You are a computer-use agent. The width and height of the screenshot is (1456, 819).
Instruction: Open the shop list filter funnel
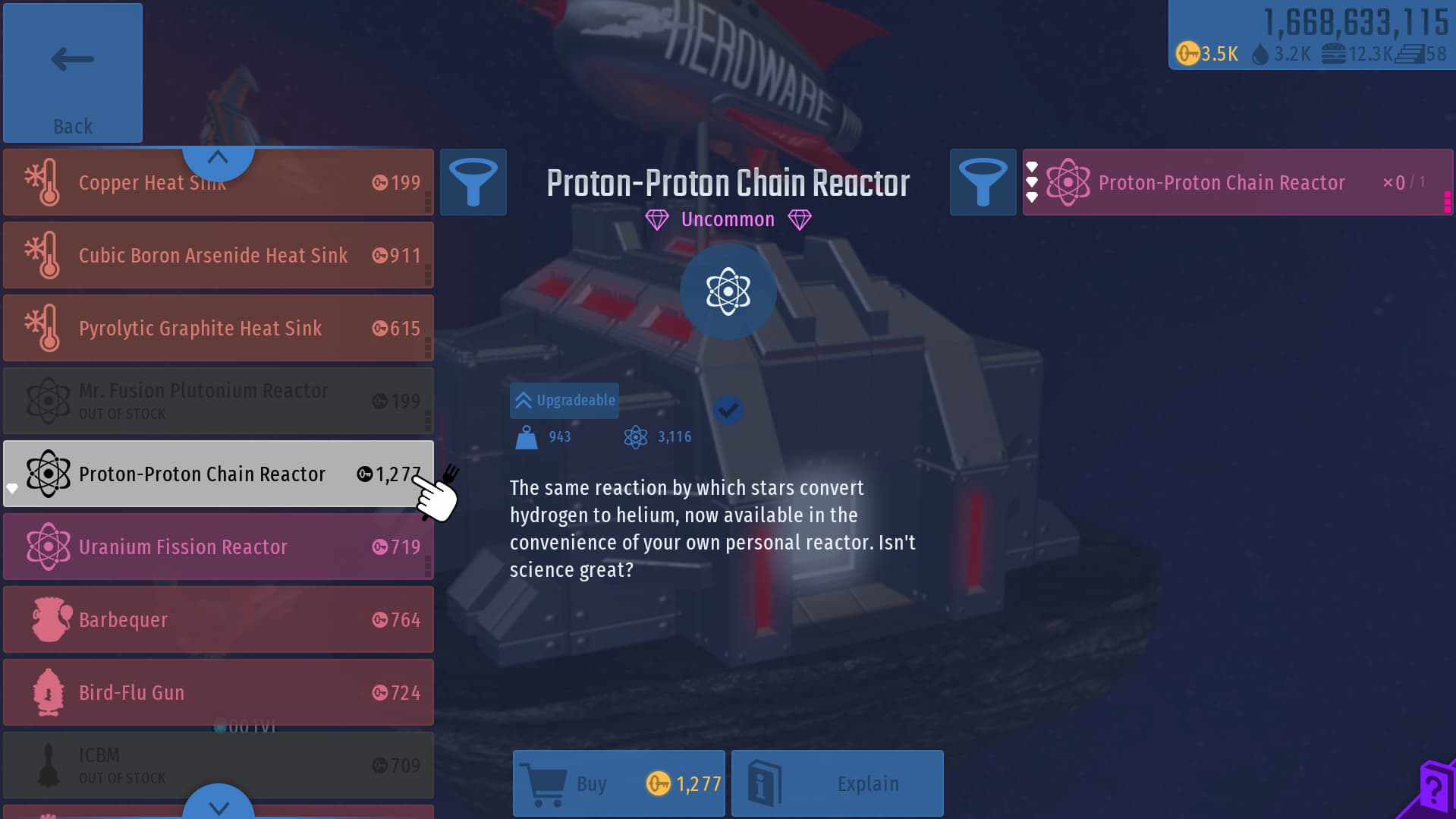tap(473, 183)
